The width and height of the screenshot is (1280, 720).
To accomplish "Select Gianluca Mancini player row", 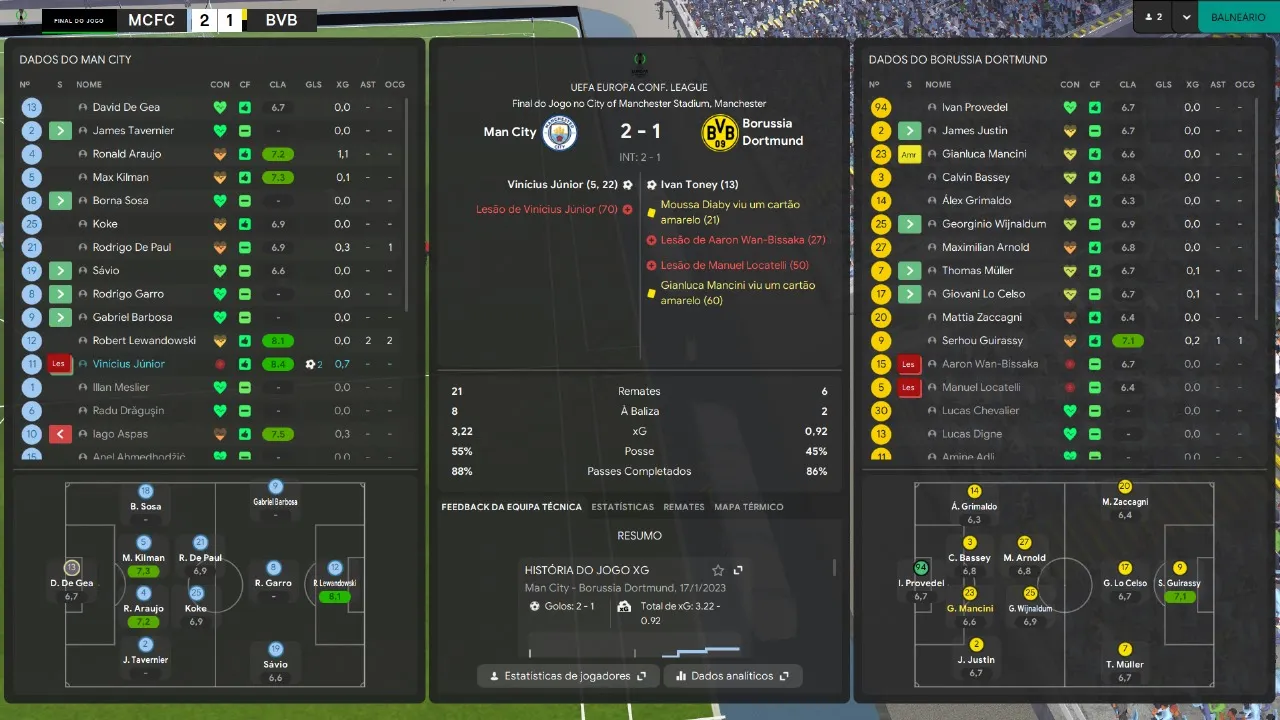I will click(984, 154).
